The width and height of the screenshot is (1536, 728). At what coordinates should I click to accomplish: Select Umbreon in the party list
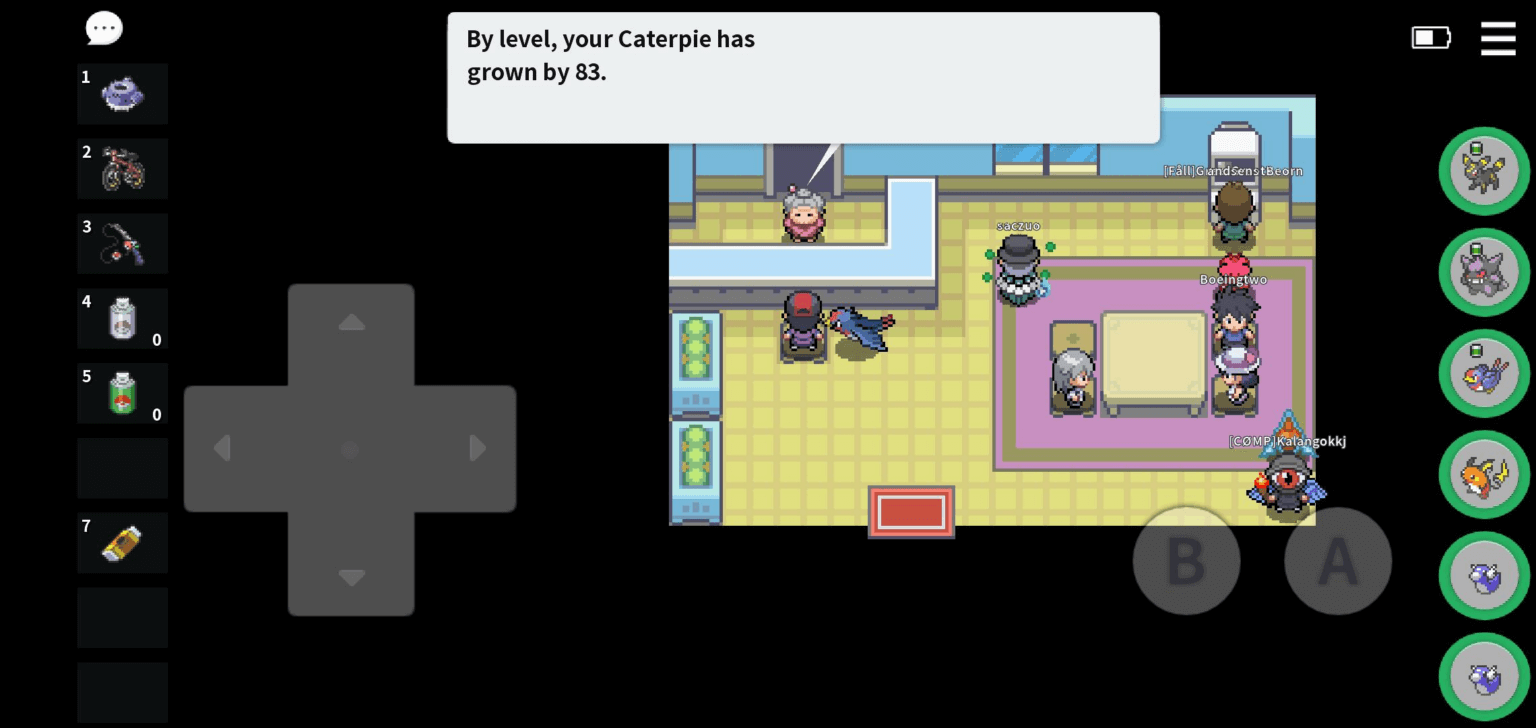[x=1484, y=172]
